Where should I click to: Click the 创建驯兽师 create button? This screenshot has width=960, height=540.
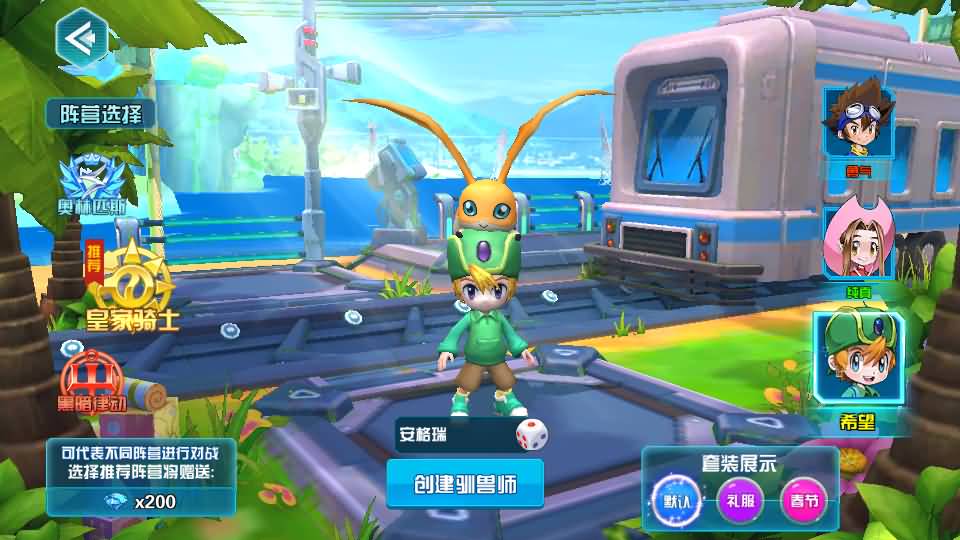click(x=465, y=485)
